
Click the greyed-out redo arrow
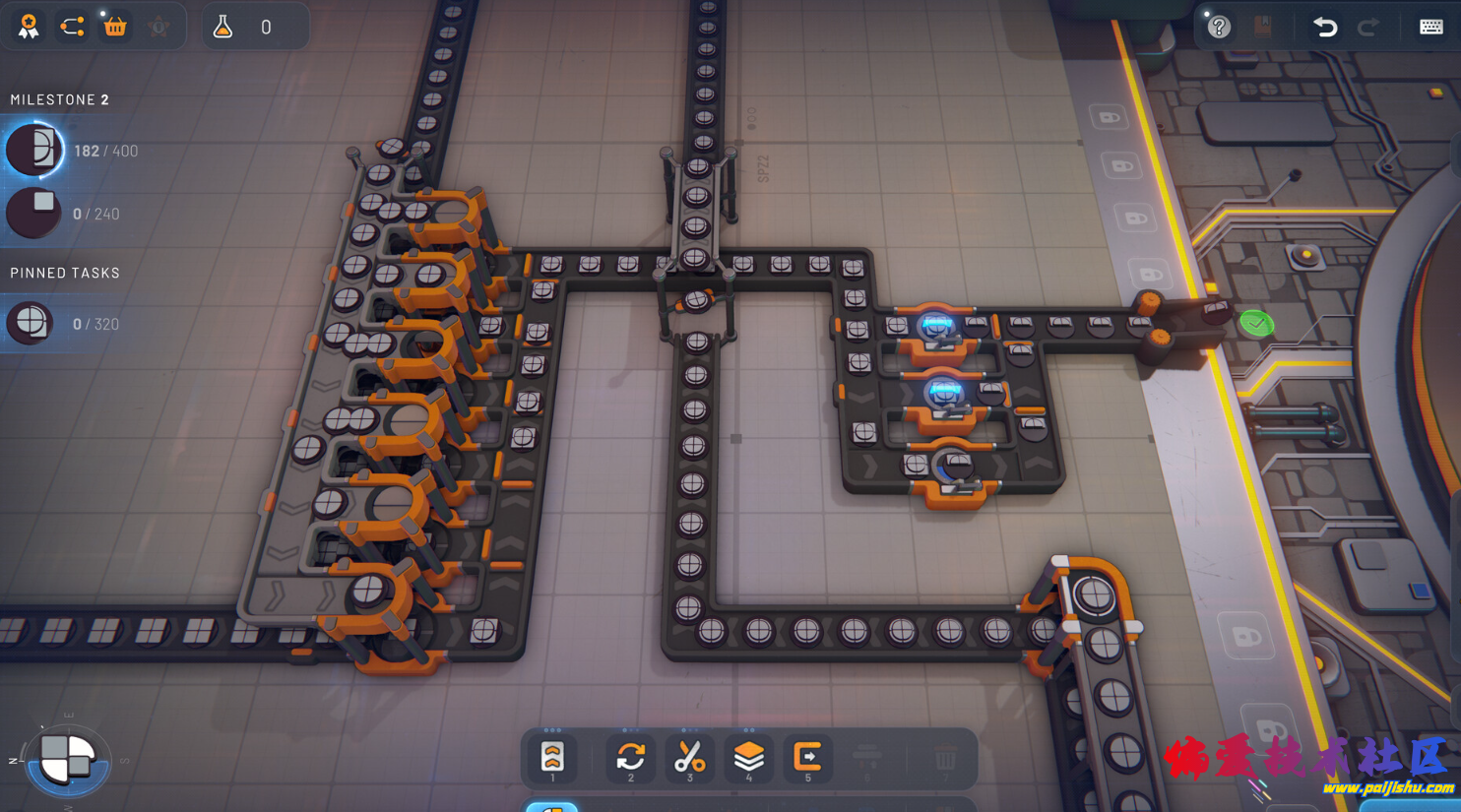point(1368,27)
